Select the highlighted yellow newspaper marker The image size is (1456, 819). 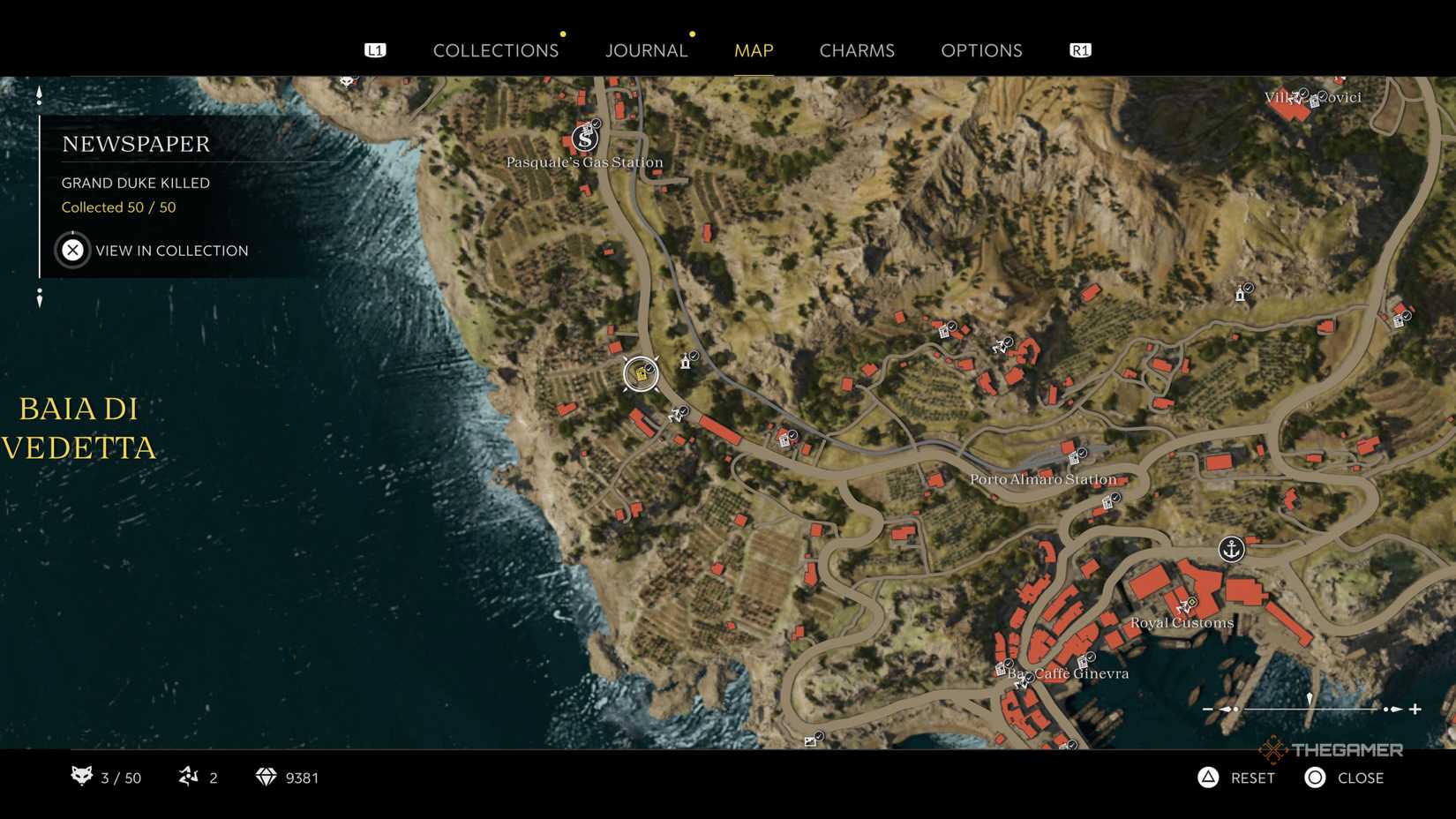click(x=641, y=374)
